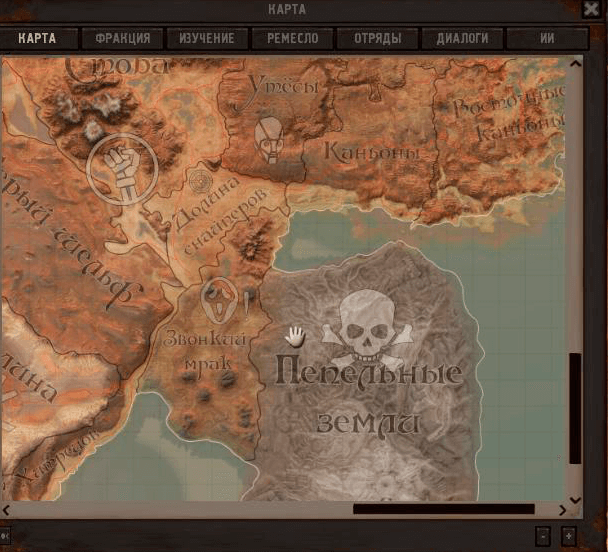Click the map zoom-out minus button
This screenshot has width=608, height=552.
(x=542, y=535)
